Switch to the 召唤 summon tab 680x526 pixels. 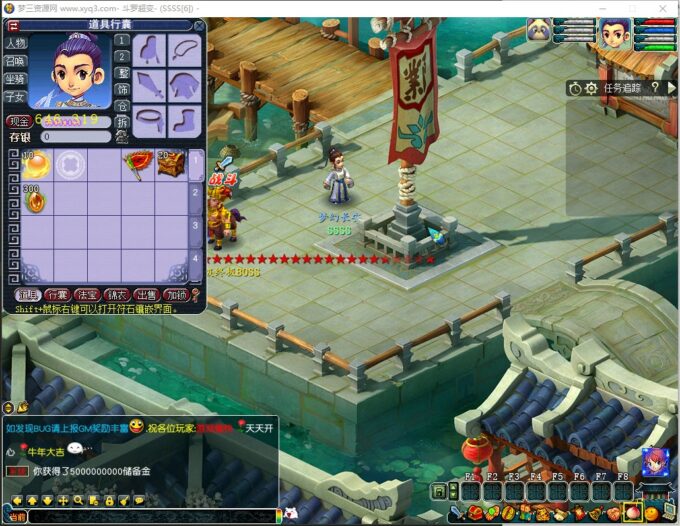tap(15, 61)
